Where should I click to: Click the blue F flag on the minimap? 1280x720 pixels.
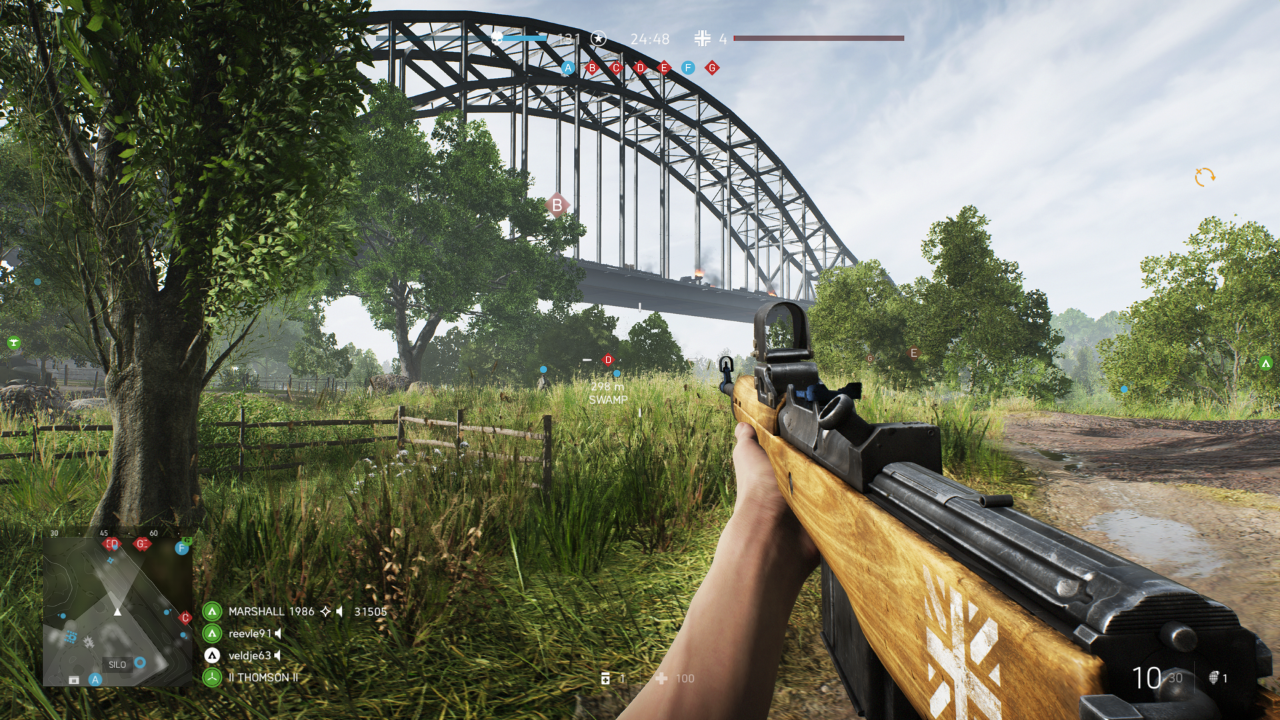(182, 548)
